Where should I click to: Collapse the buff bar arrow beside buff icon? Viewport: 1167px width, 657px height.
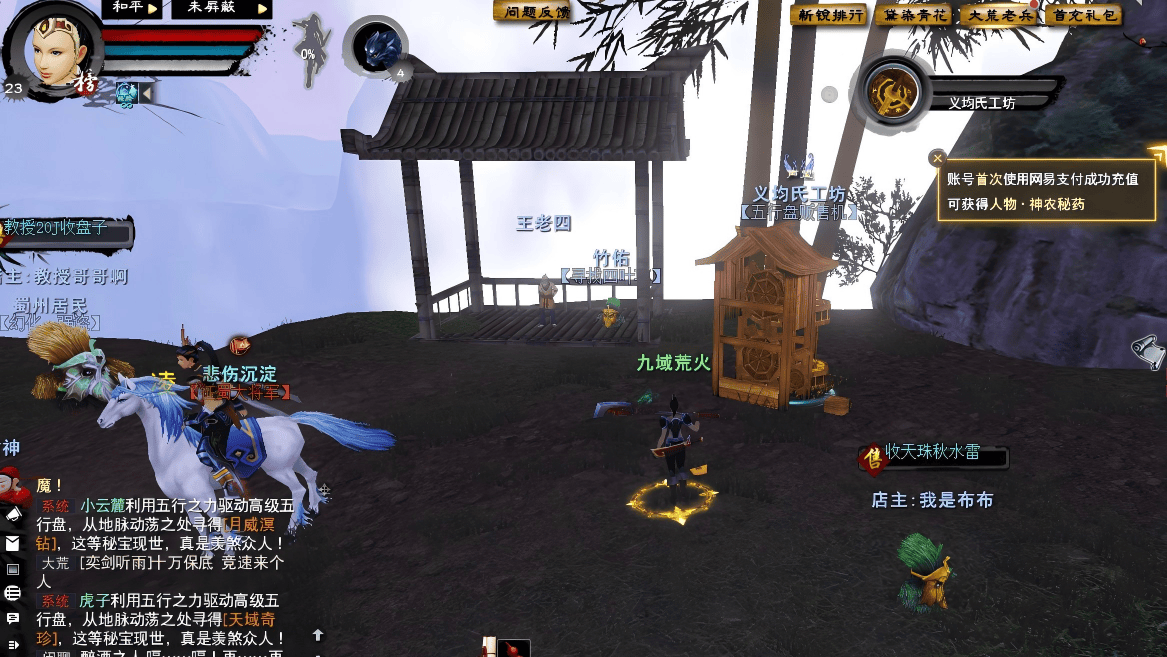tap(147, 93)
